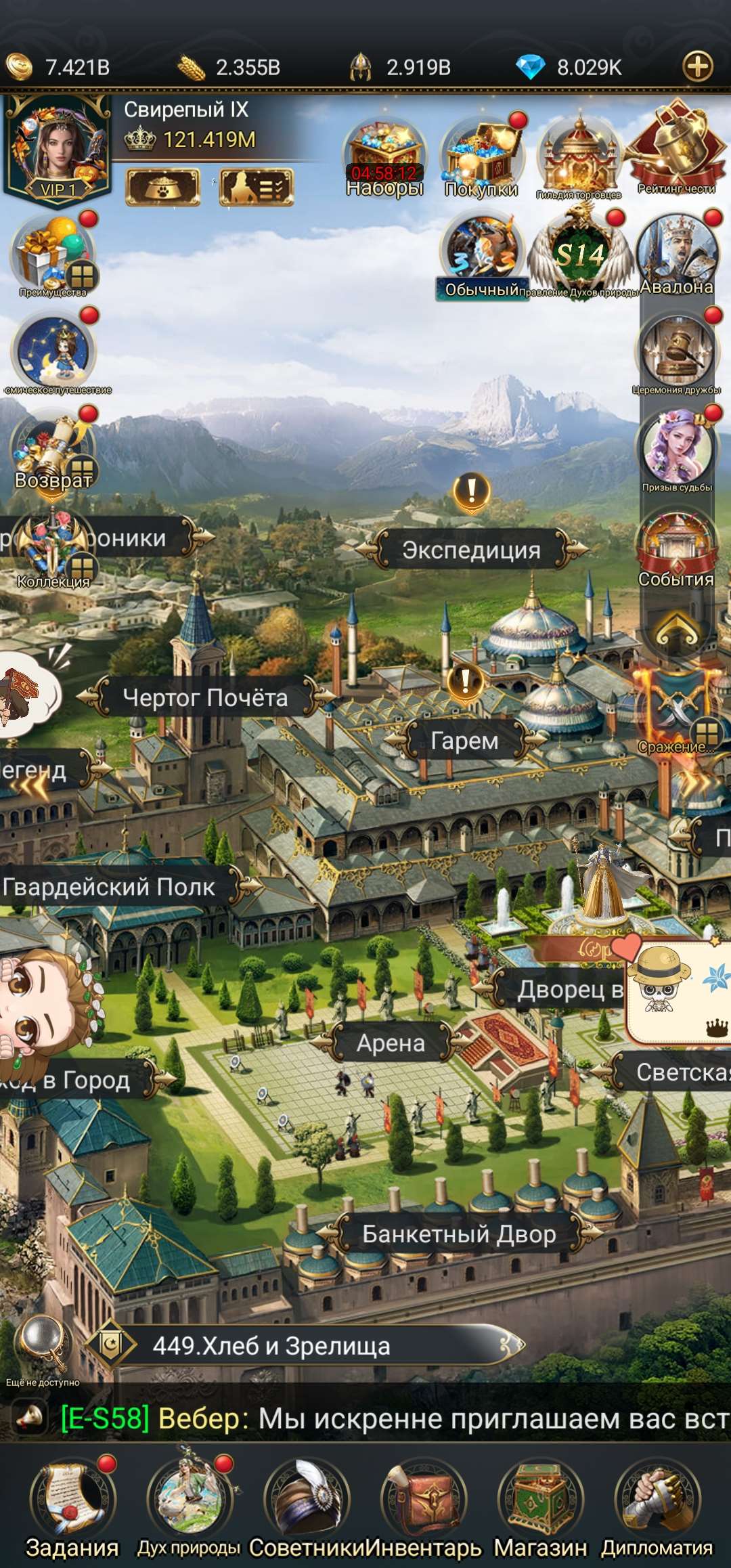Enter the Гарем building
The image size is (731, 1568).
pos(464,741)
